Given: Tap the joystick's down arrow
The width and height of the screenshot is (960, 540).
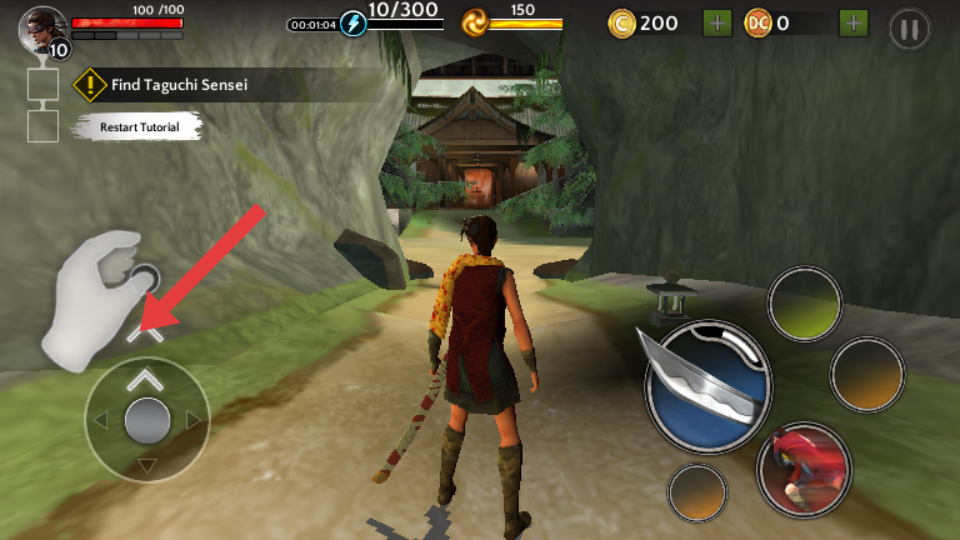Looking at the screenshot, I should (x=147, y=465).
